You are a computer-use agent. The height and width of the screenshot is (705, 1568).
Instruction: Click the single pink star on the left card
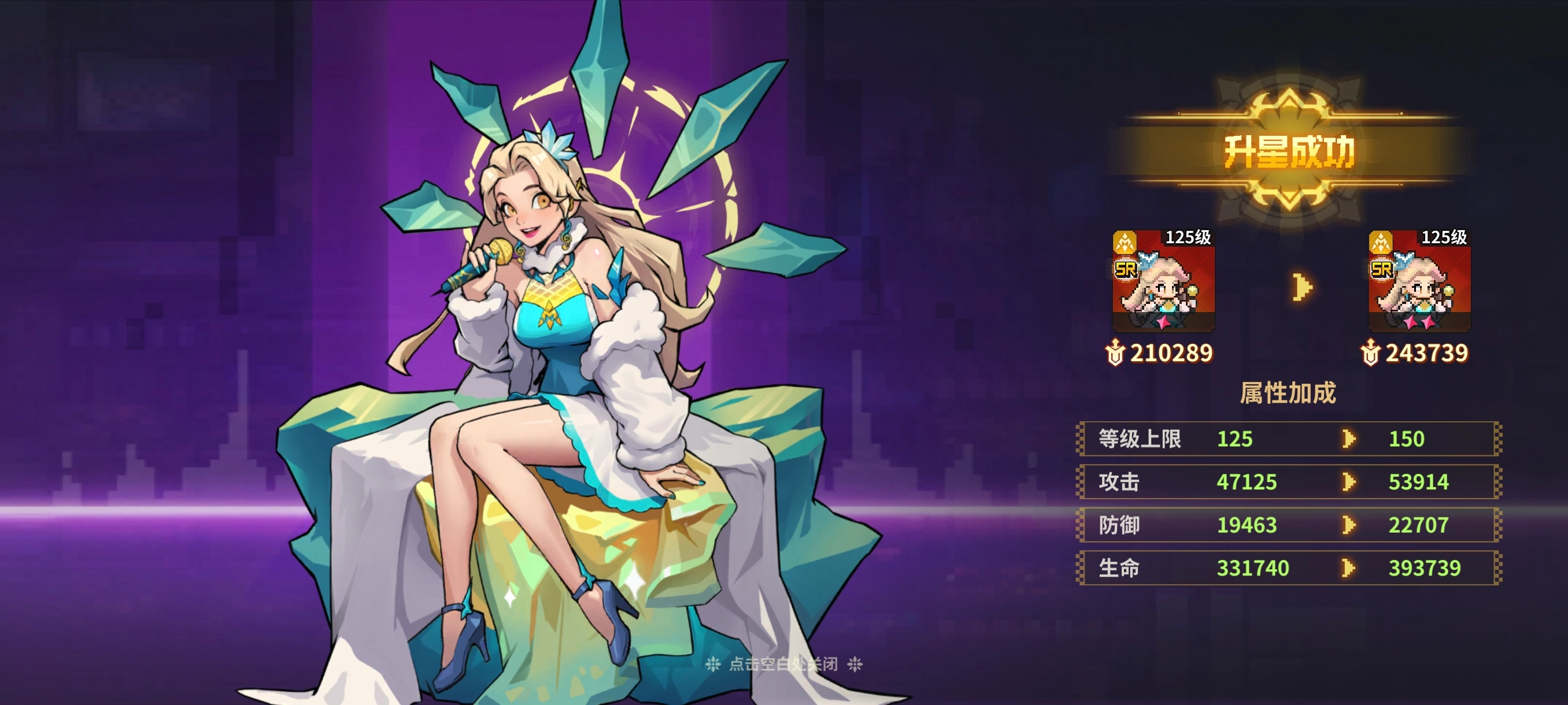click(x=1164, y=322)
